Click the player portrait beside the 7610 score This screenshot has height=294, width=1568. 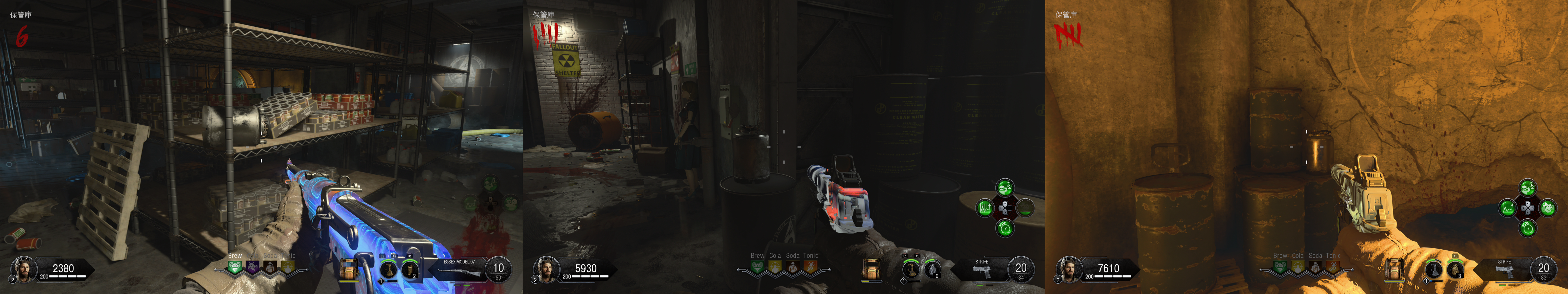point(1069,268)
